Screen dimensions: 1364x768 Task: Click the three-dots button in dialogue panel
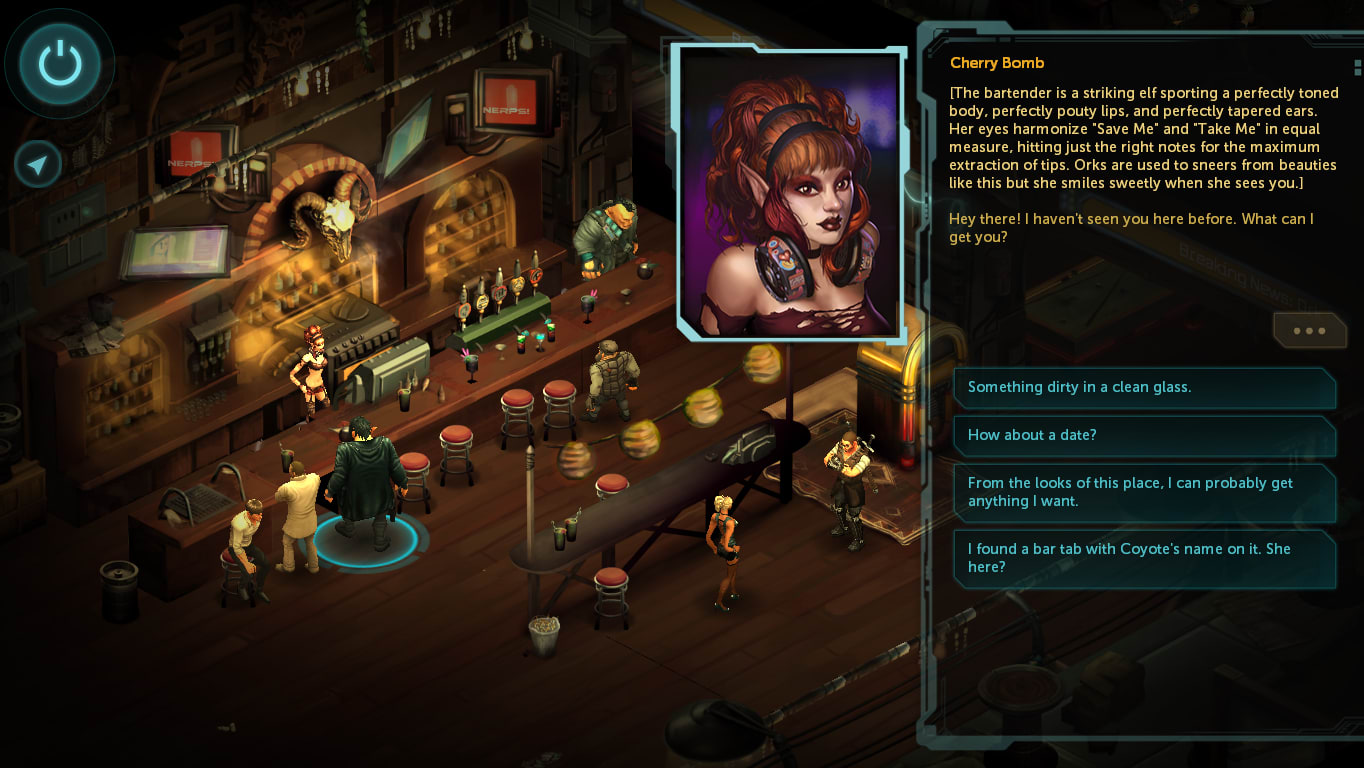[1309, 331]
